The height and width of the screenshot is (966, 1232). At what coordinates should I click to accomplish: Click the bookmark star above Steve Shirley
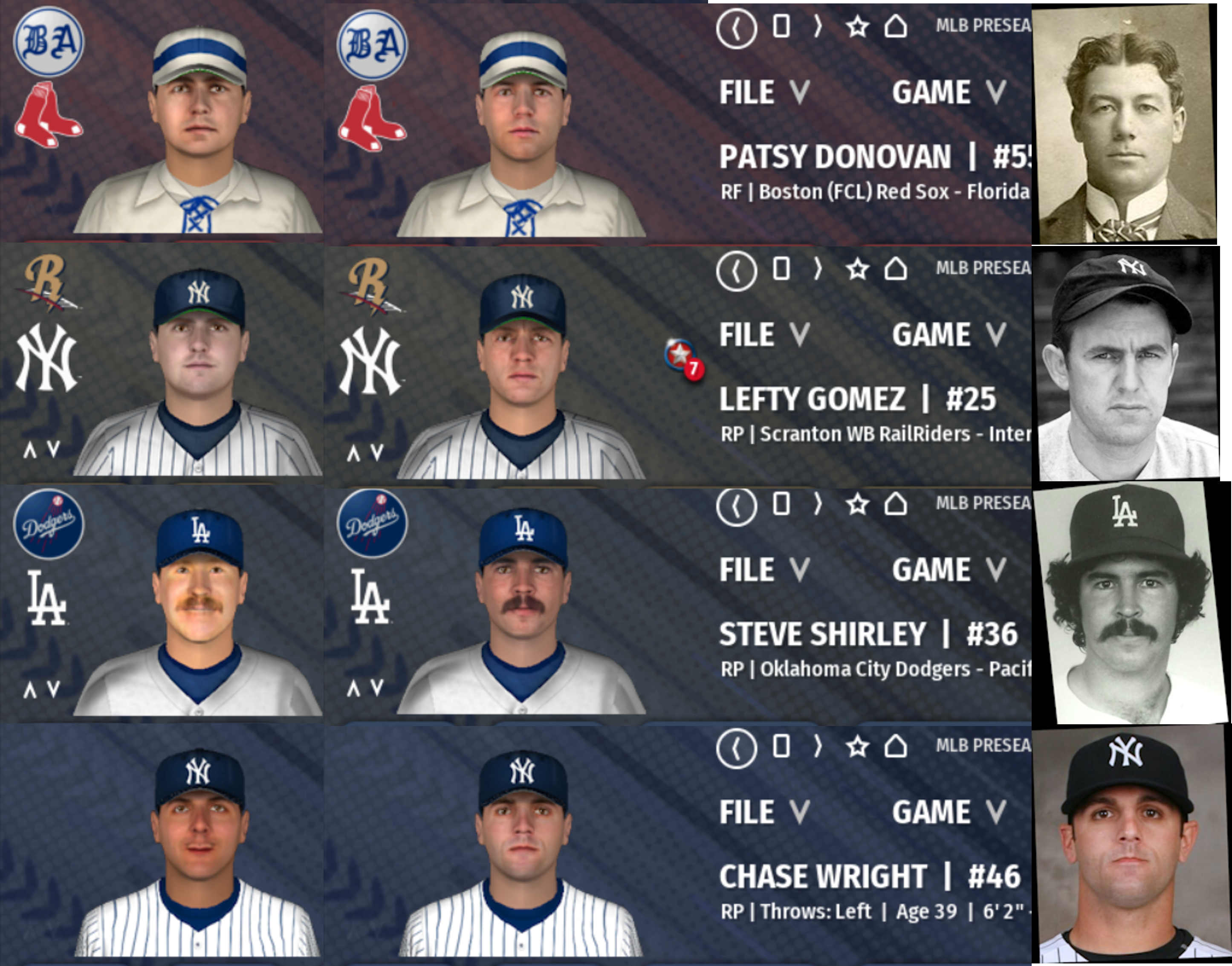click(858, 504)
